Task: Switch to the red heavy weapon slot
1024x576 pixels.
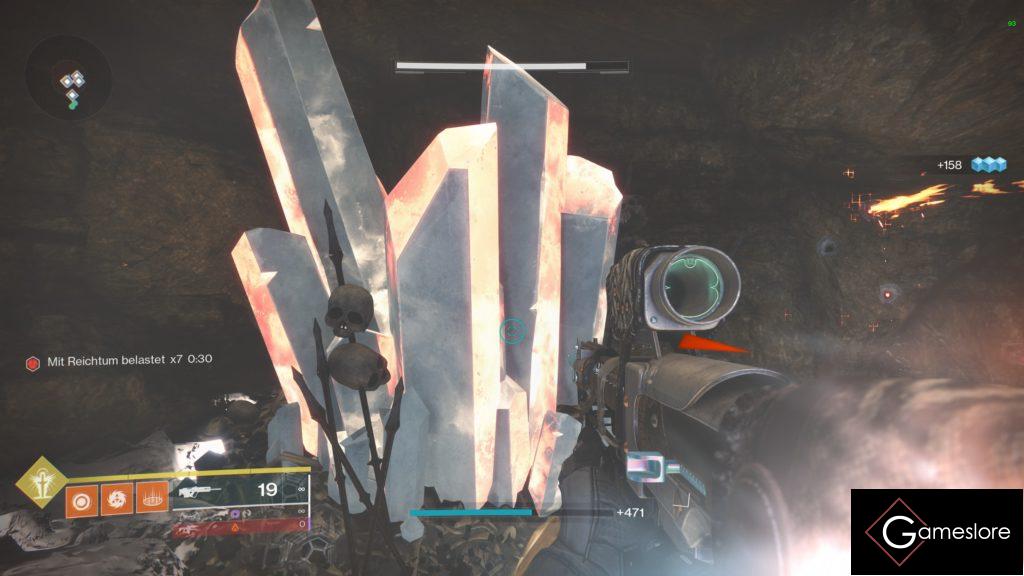Action: coord(240,525)
